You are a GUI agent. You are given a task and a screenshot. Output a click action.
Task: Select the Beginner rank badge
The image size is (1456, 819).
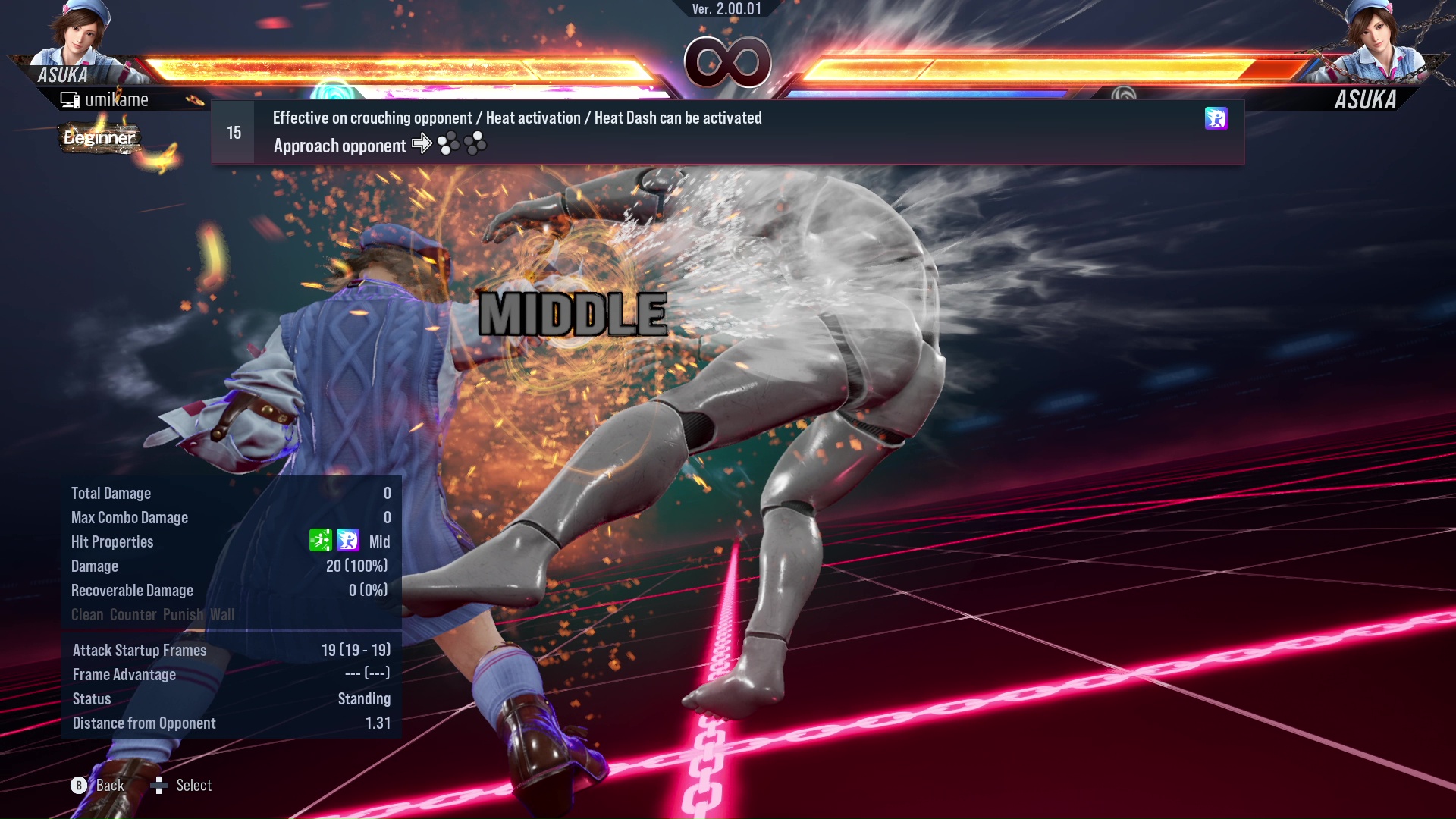click(x=99, y=138)
